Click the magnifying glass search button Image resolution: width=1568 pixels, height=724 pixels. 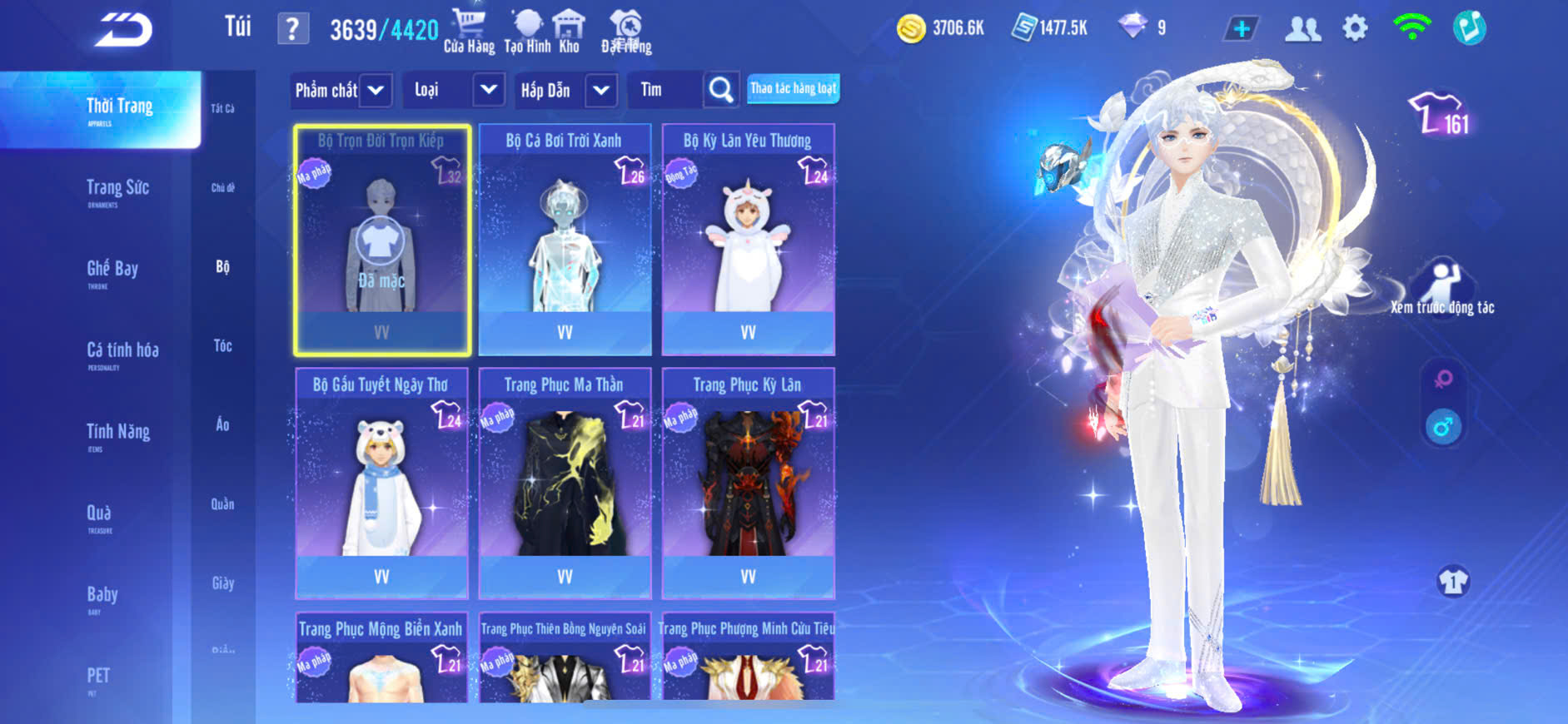click(x=720, y=90)
